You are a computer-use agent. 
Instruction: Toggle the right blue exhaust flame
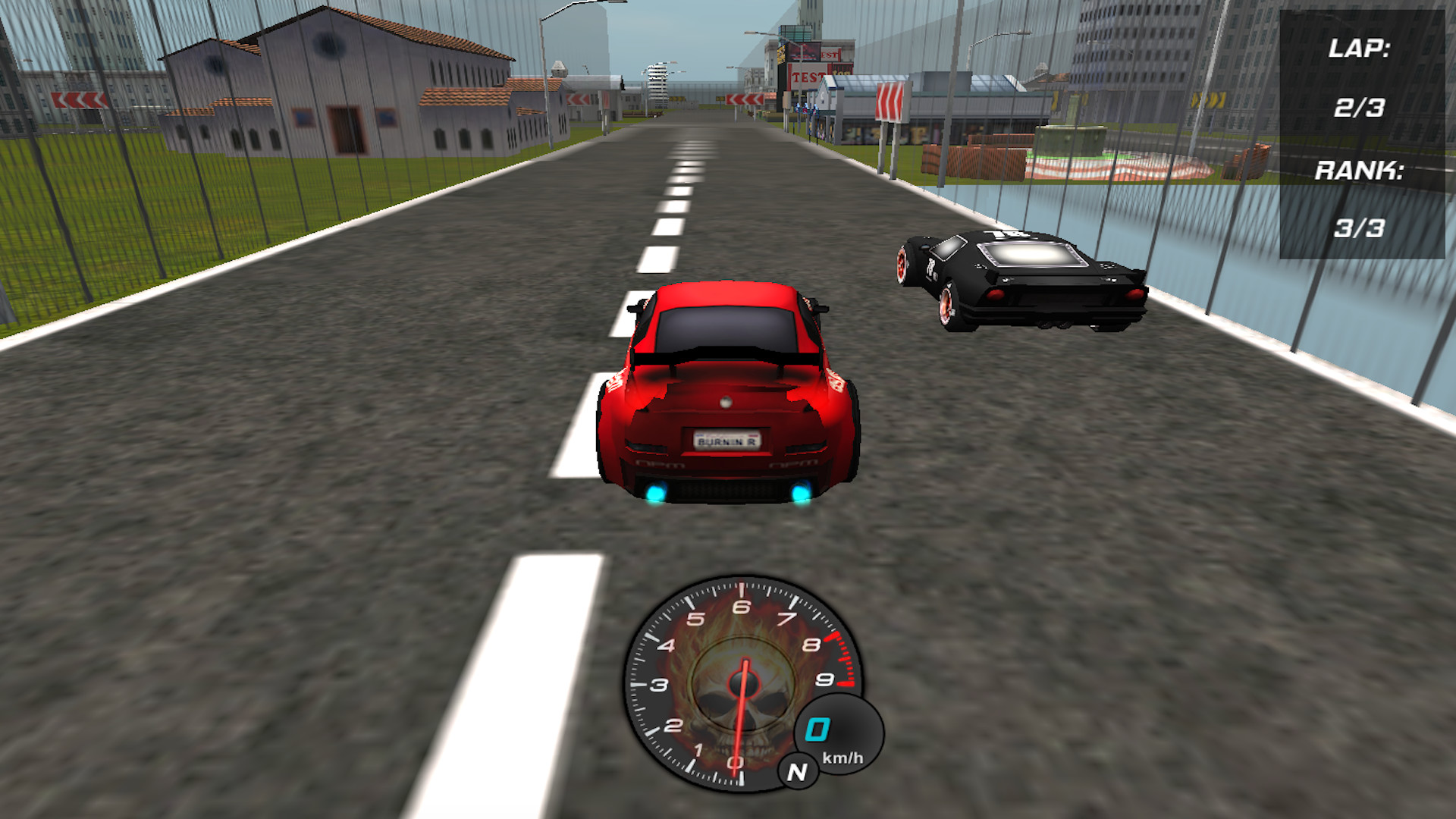[802, 493]
